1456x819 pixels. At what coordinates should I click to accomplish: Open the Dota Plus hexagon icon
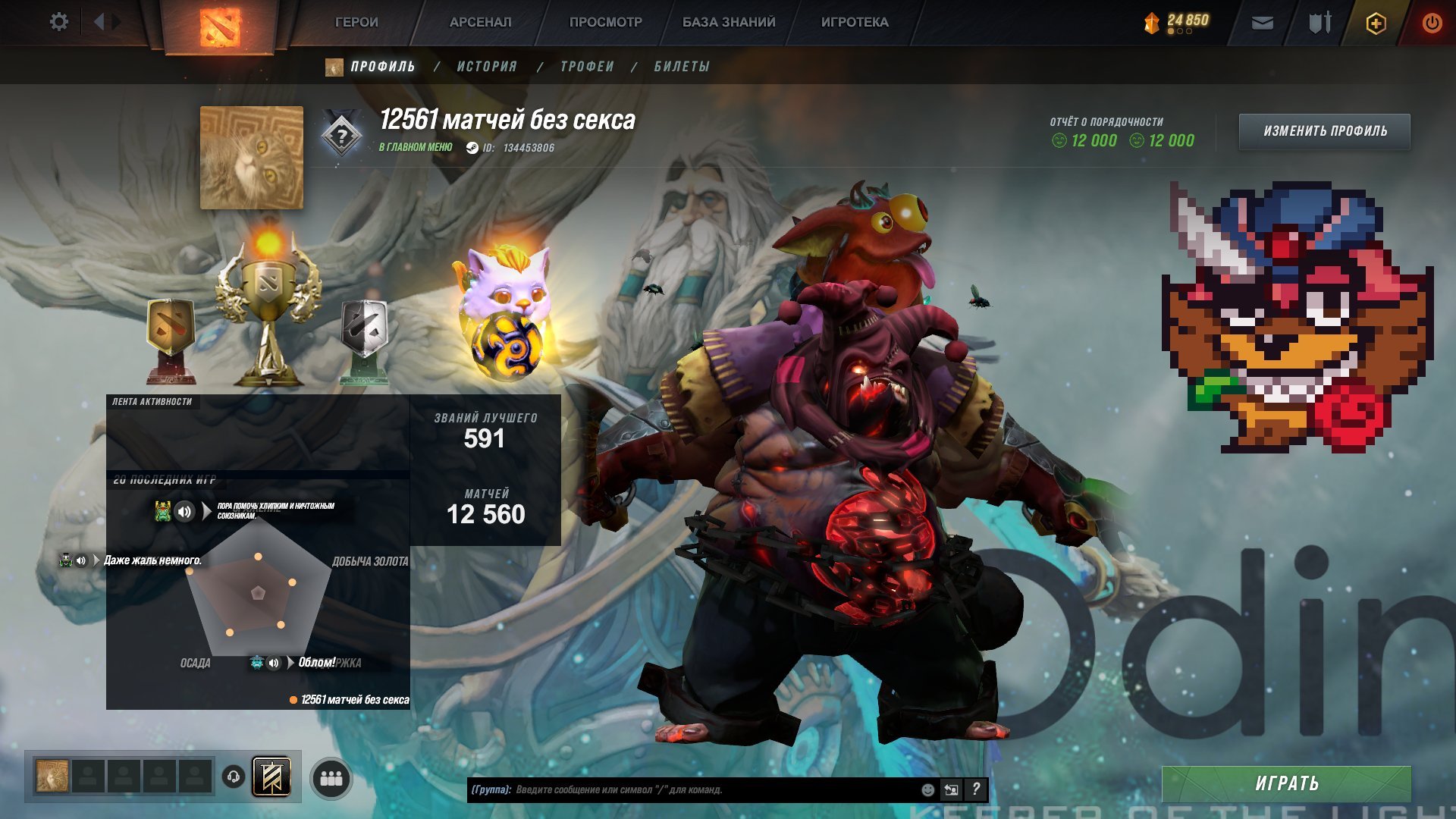point(1375,21)
